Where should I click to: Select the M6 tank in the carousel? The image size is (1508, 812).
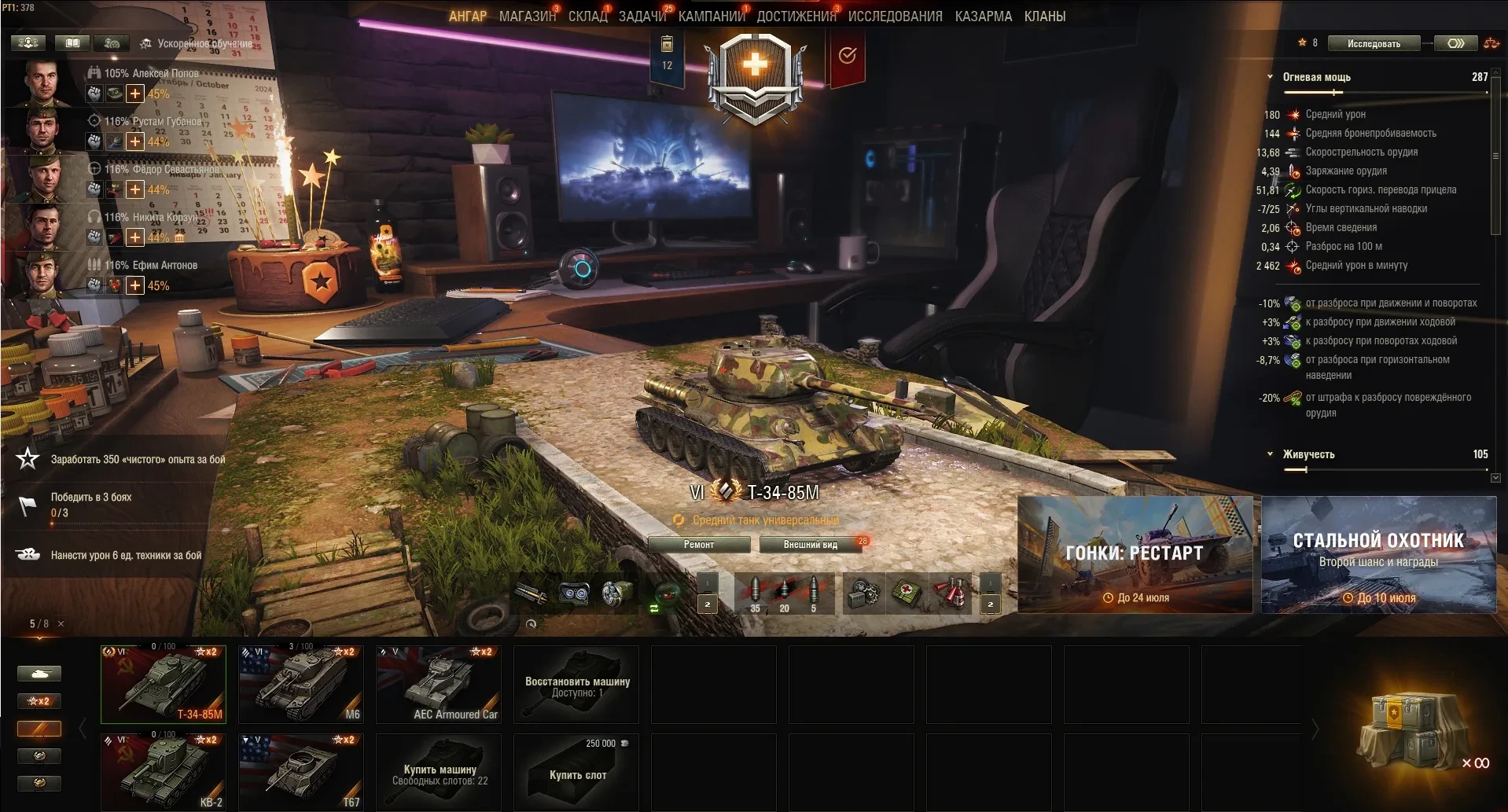(x=301, y=684)
